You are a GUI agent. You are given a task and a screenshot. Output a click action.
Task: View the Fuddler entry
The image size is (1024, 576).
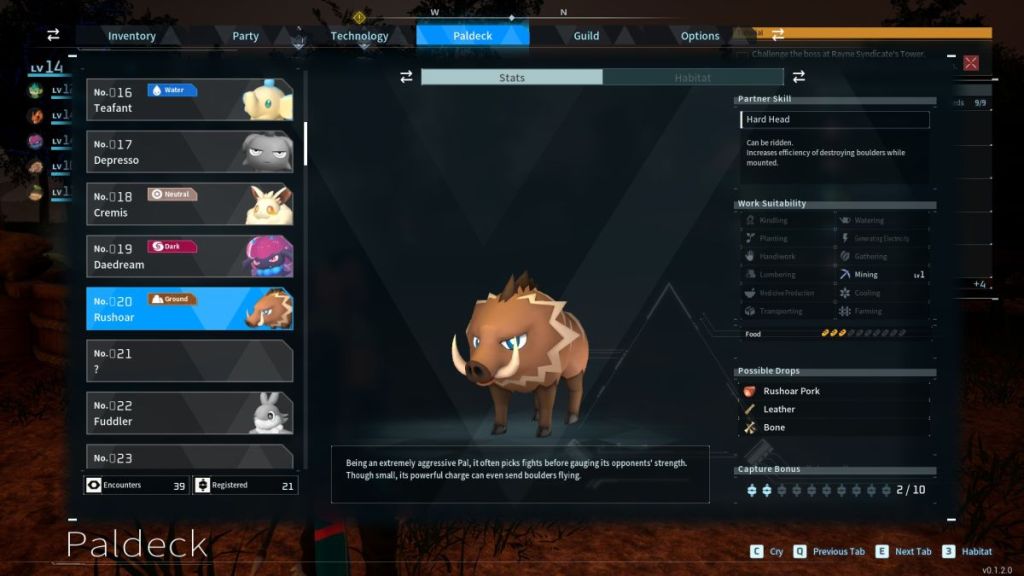tap(189, 413)
